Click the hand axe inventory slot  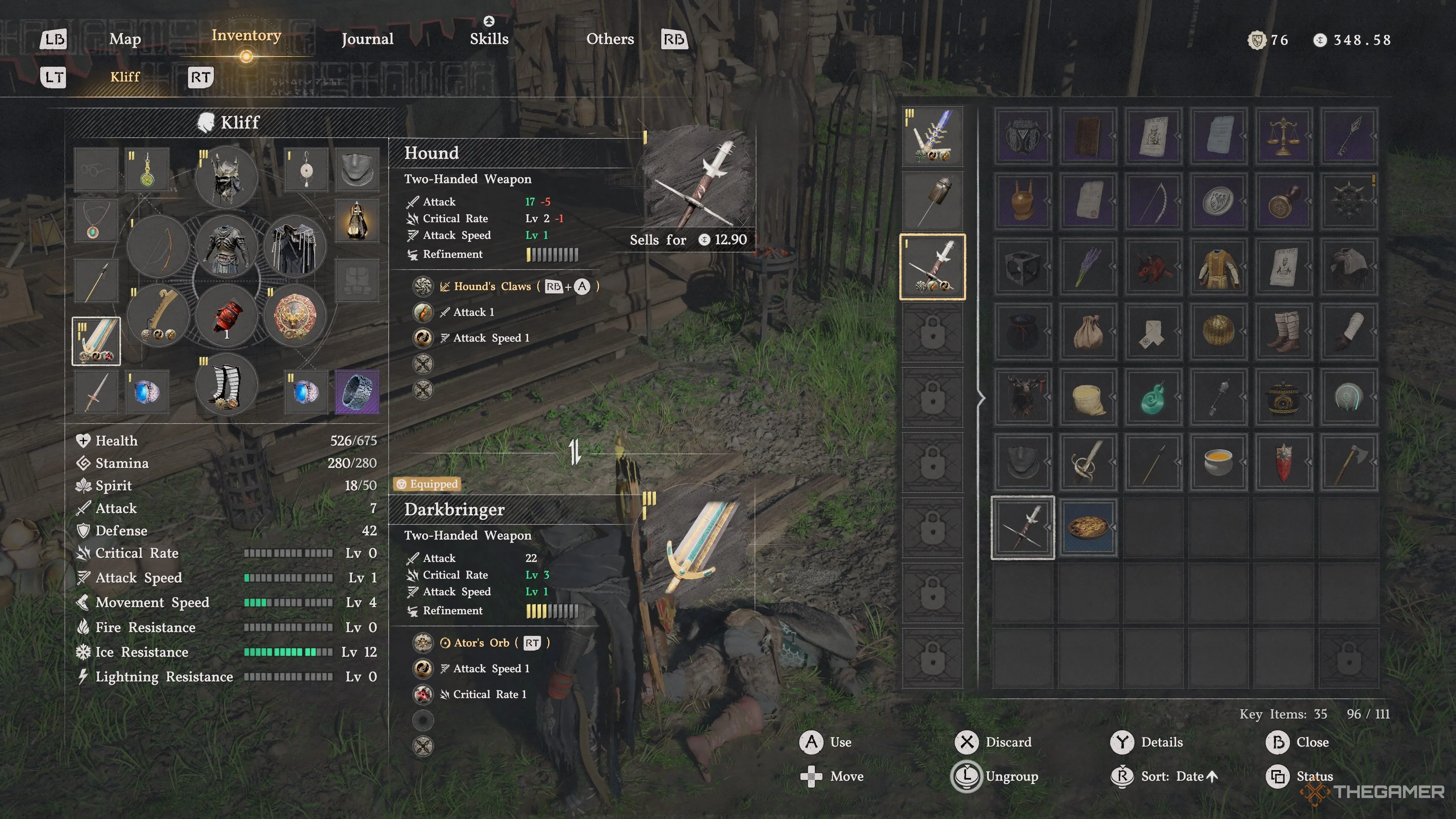tap(1349, 462)
